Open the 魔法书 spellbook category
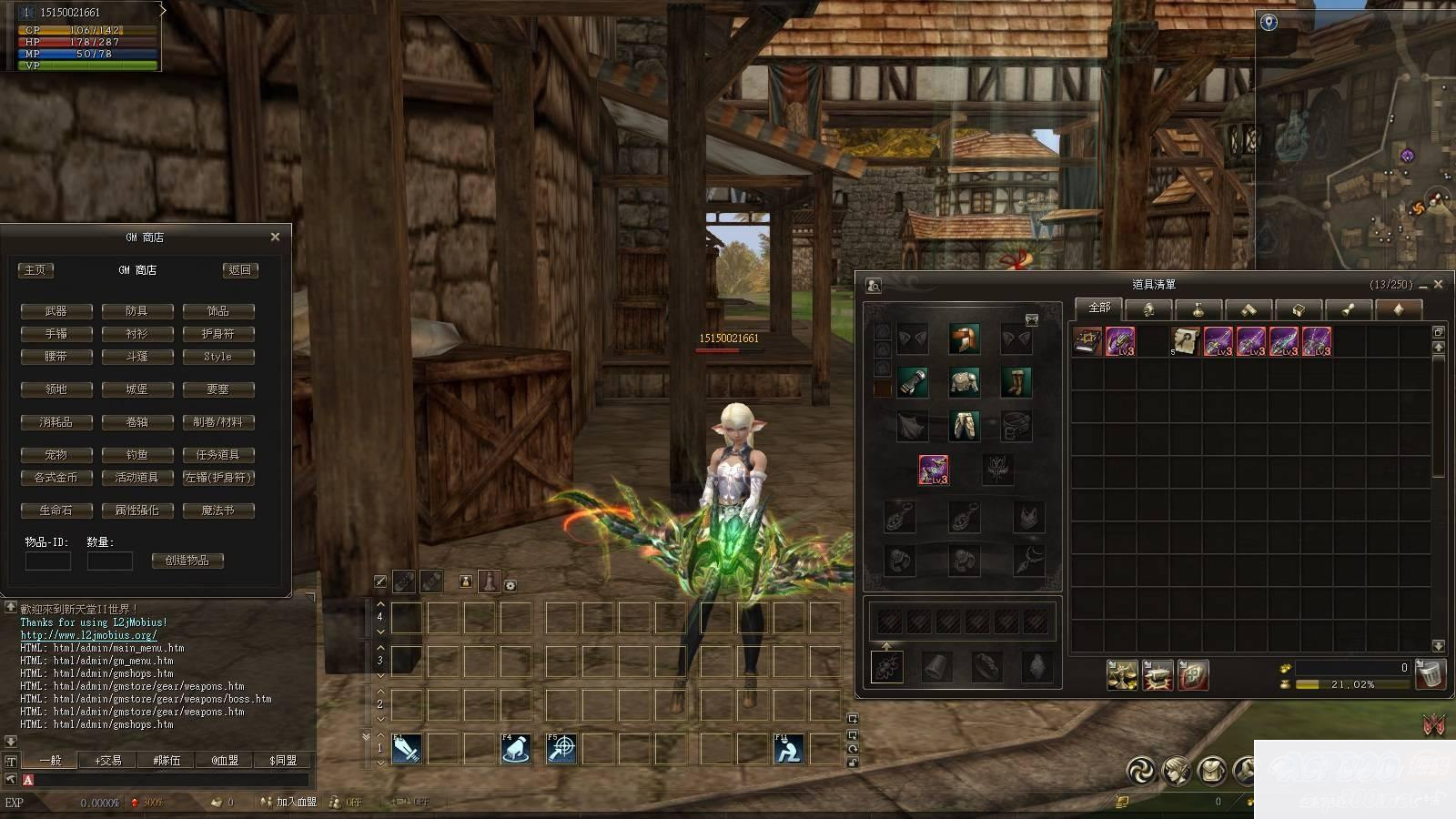Image resolution: width=1456 pixels, height=819 pixels. pos(217,511)
